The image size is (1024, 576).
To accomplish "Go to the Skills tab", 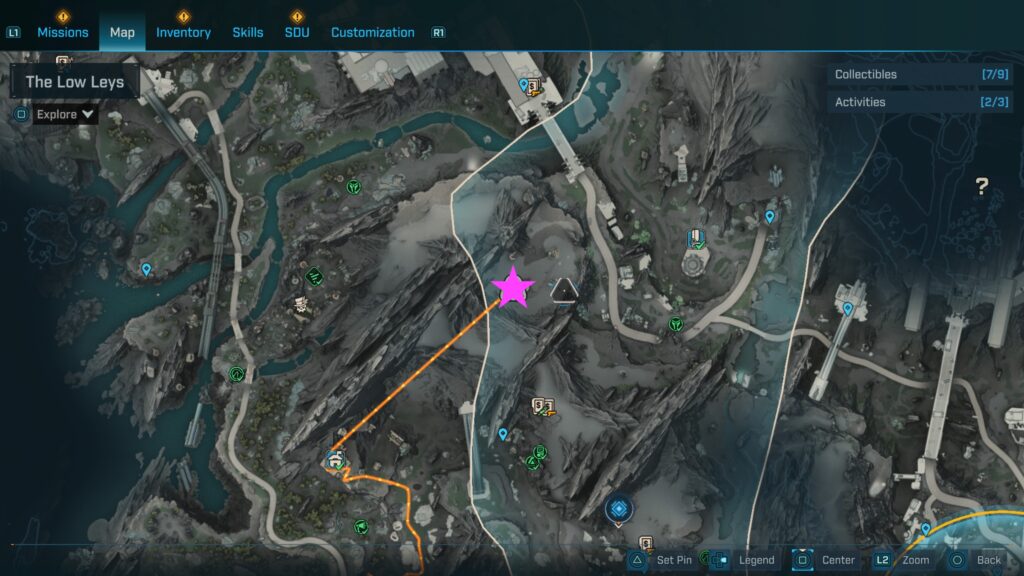I will pos(248,32).
